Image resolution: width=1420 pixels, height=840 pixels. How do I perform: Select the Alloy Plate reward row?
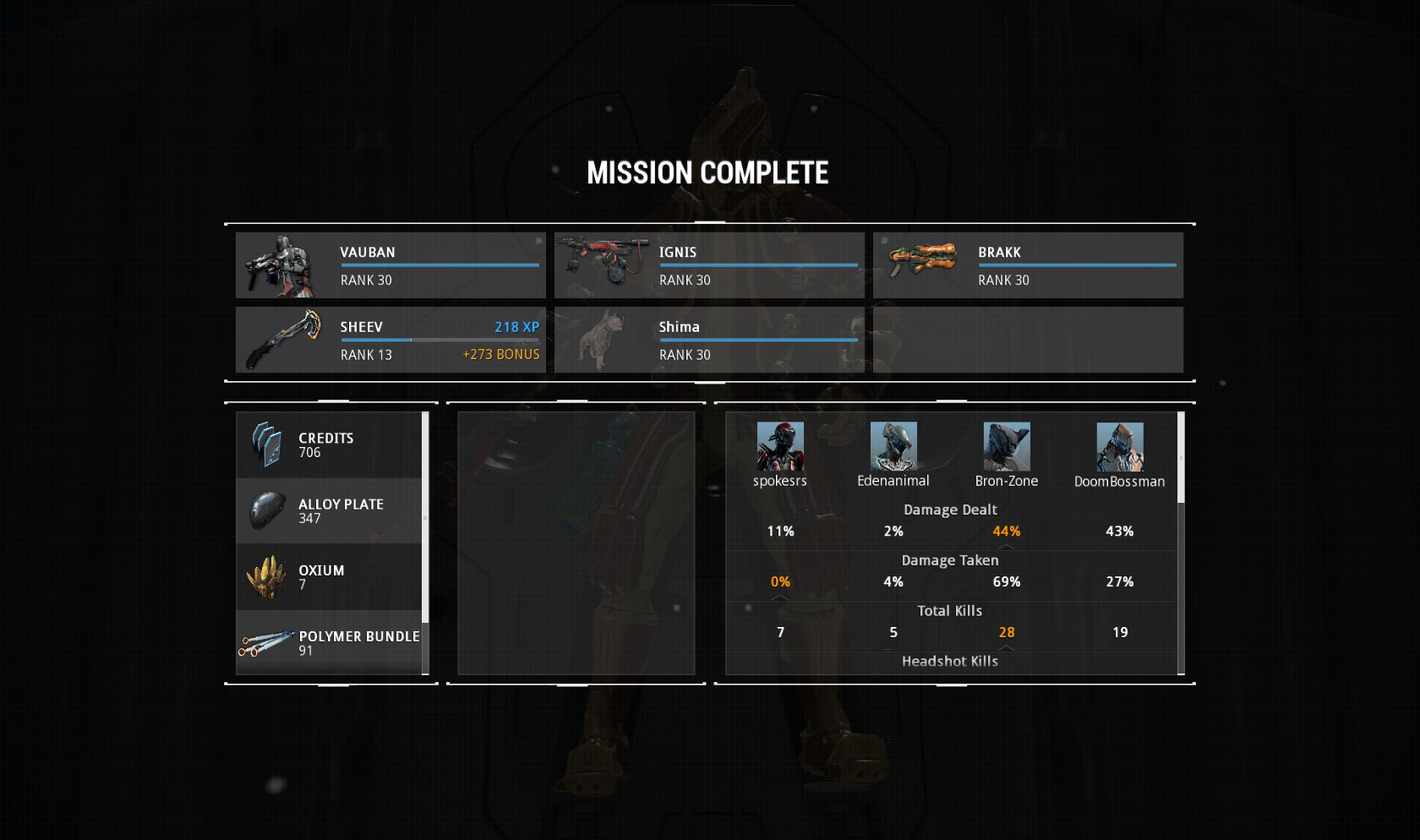tap(329, 511)
